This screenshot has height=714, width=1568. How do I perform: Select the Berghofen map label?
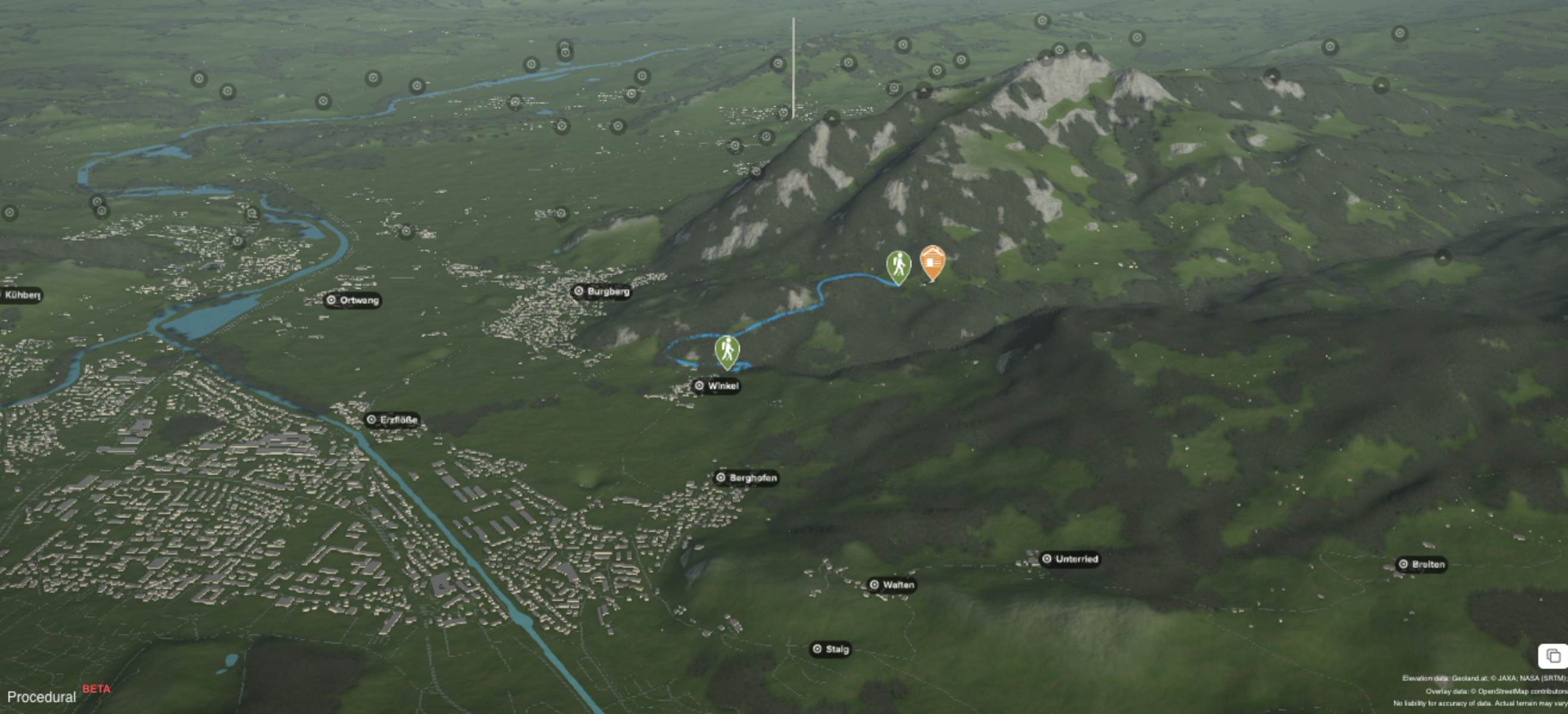pyautogui.click(x=746, y=478)
